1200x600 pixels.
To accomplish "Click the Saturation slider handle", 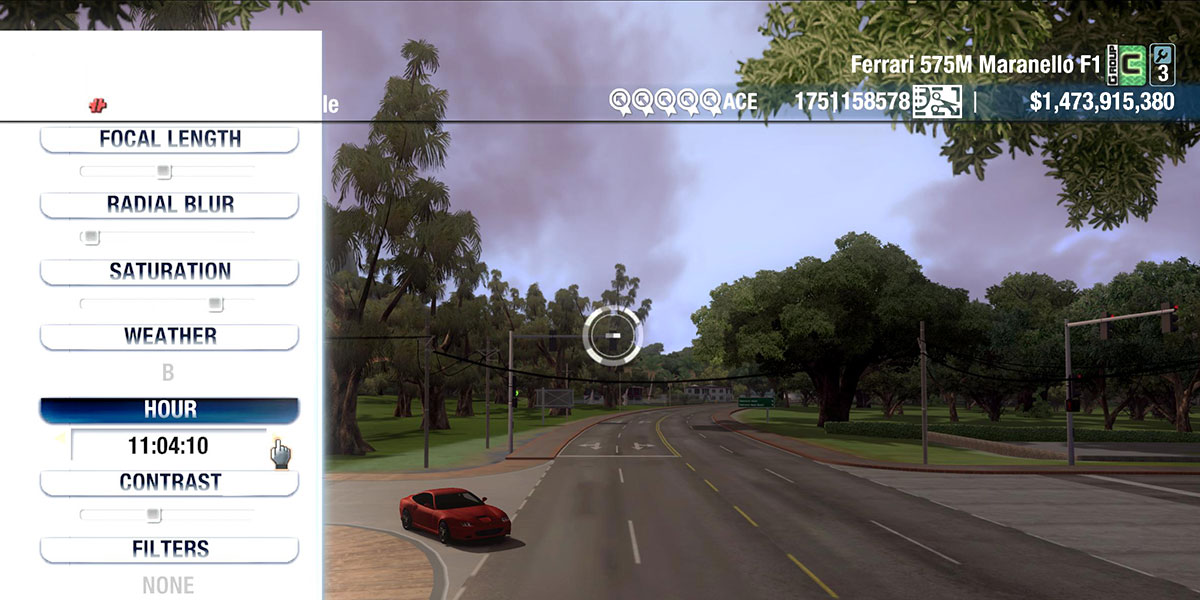I will 215,304.
